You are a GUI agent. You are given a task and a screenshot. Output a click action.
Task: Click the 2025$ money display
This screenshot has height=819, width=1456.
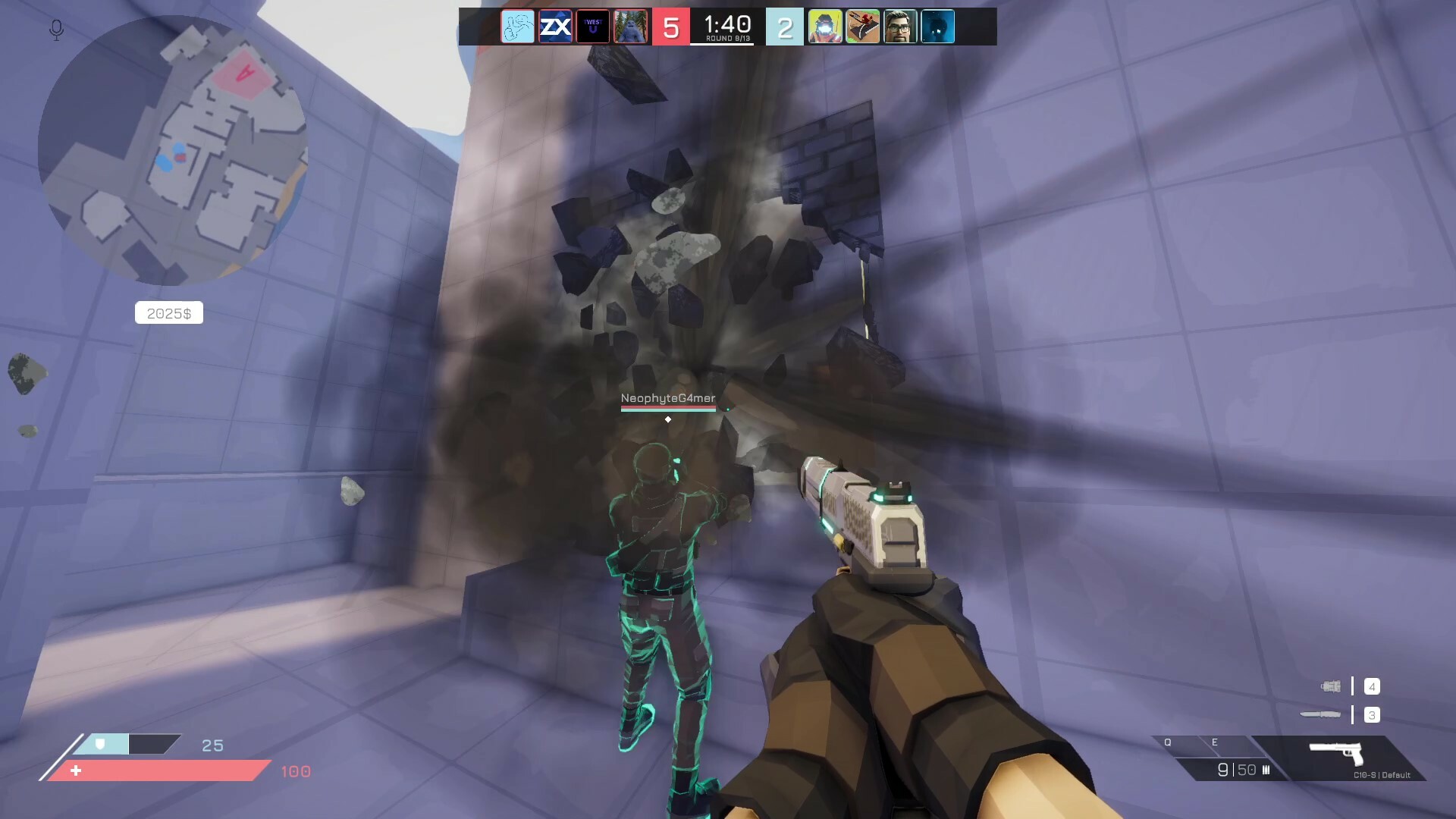168,312
